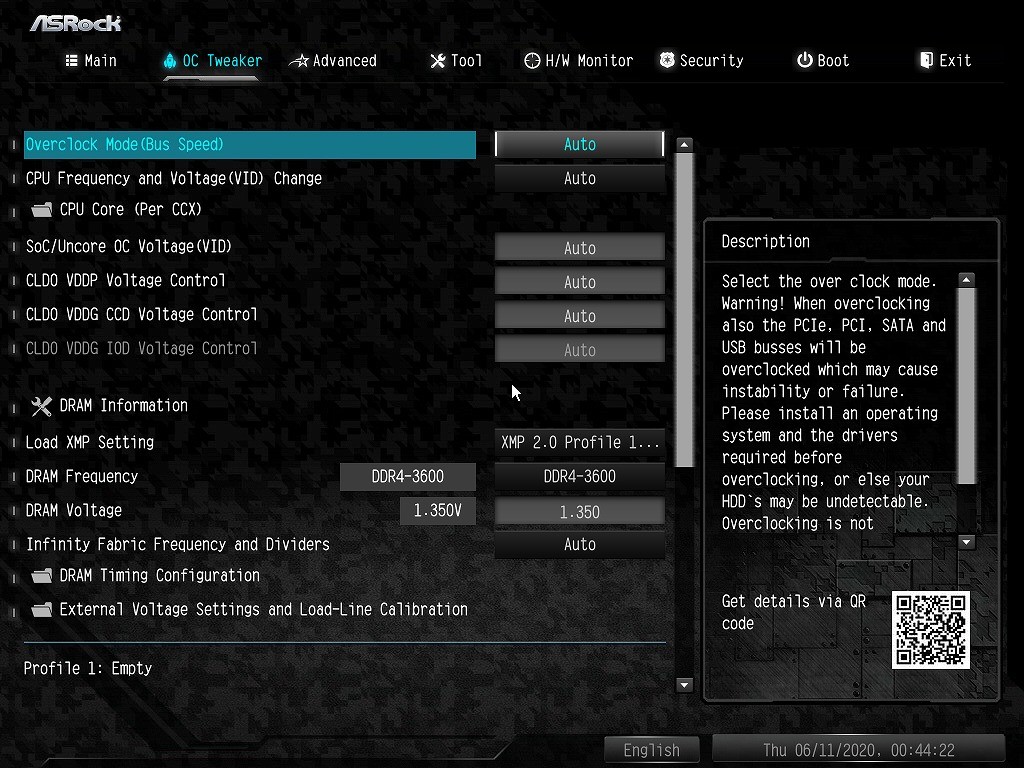Image resolution: width=1024 pixels, height=768 pixels.
Task: Open the CPU Core (Per CCX) folder
Action: (130, 210)
